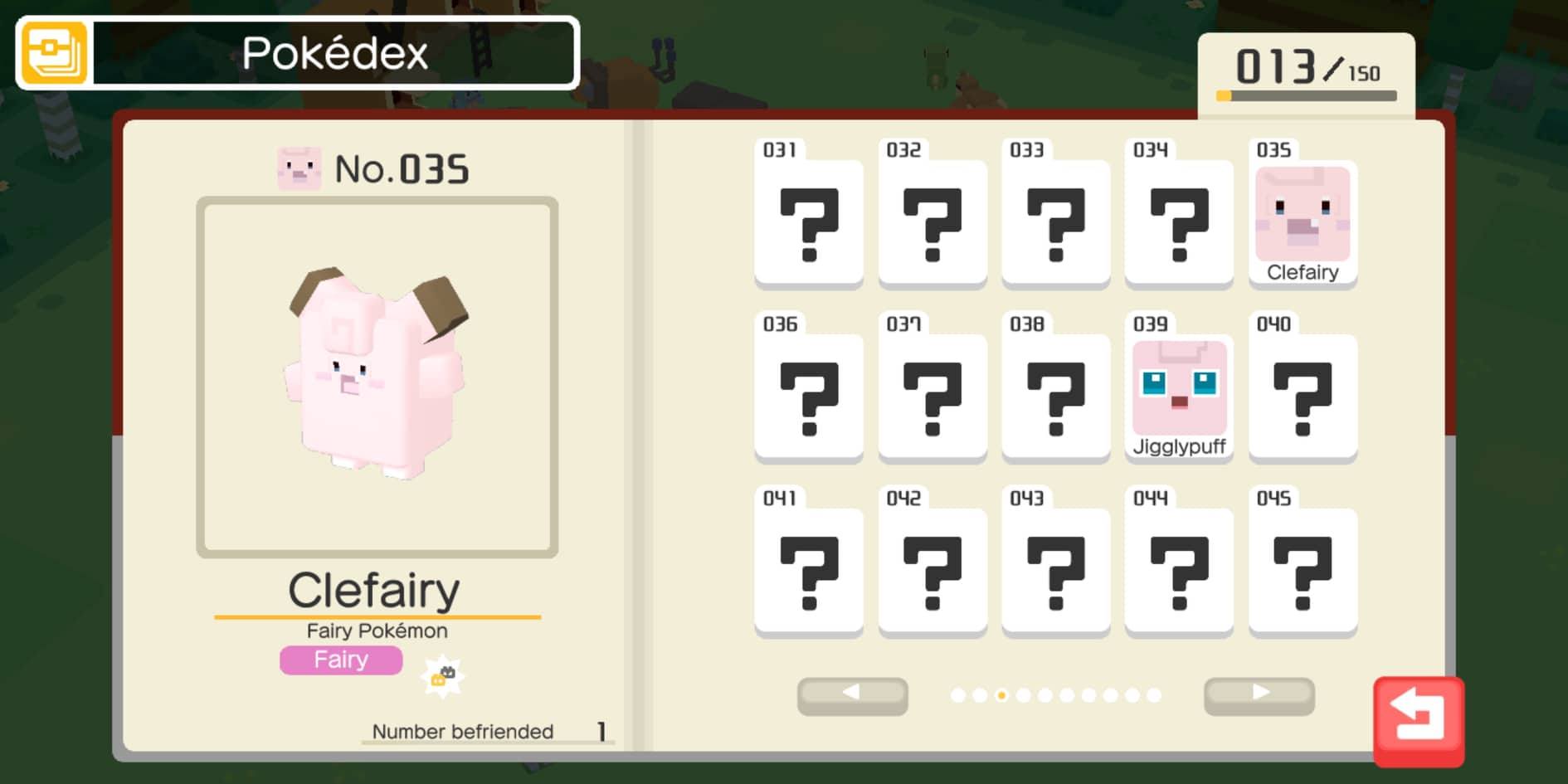Screen dimensions: 1568x784
Task: Open the unknown entry 040
Action: [1303, 394]
